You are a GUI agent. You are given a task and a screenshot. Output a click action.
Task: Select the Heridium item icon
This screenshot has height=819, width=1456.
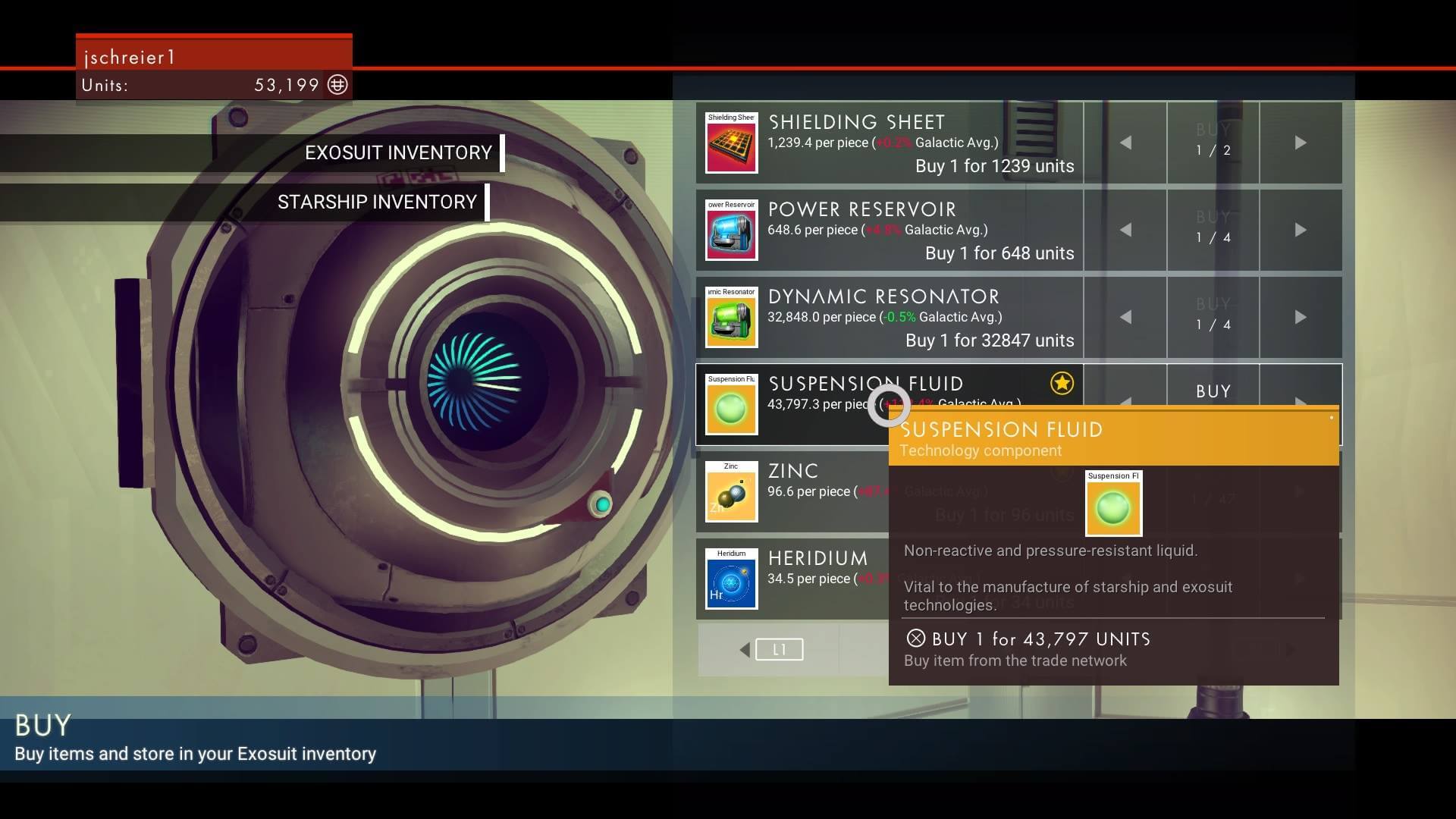pos(731,579)
